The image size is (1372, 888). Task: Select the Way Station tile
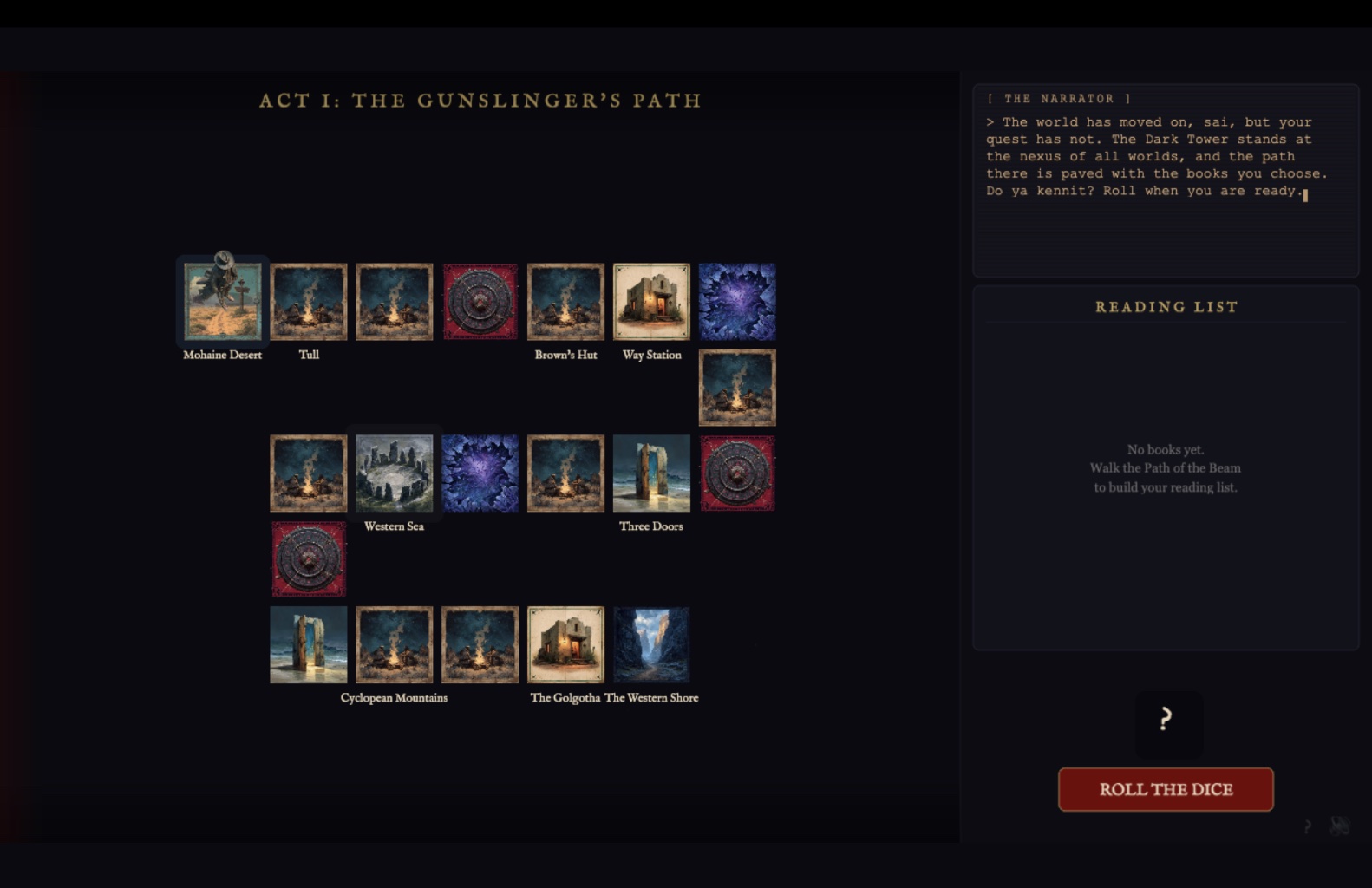pos(651,302)
